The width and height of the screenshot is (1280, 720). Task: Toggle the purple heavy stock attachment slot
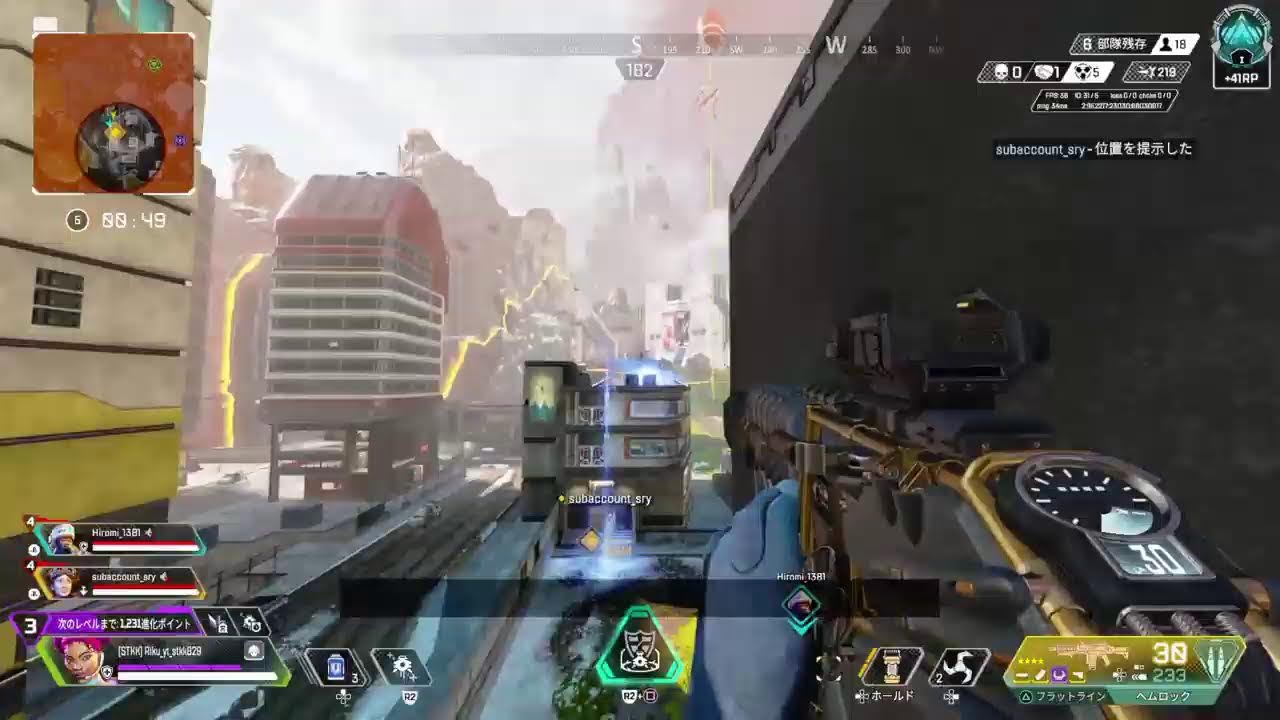(x=1060, y=675)
